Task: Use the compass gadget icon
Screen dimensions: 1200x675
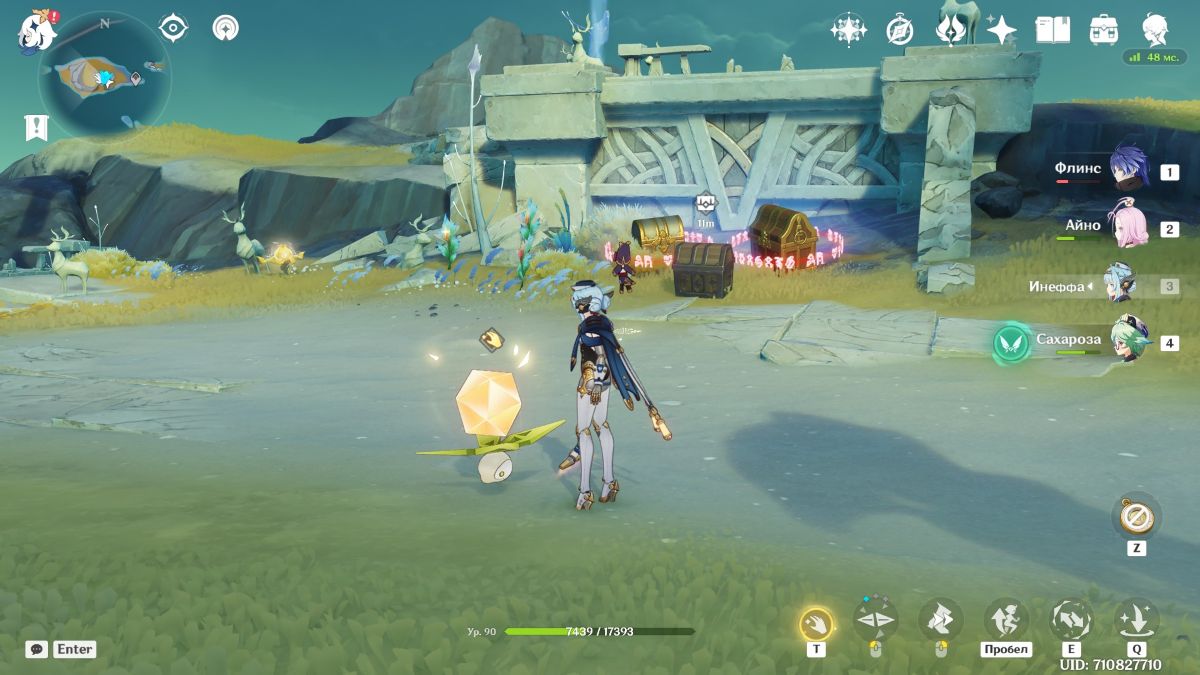Action: pyautogui.click(x=1136, y=517)
